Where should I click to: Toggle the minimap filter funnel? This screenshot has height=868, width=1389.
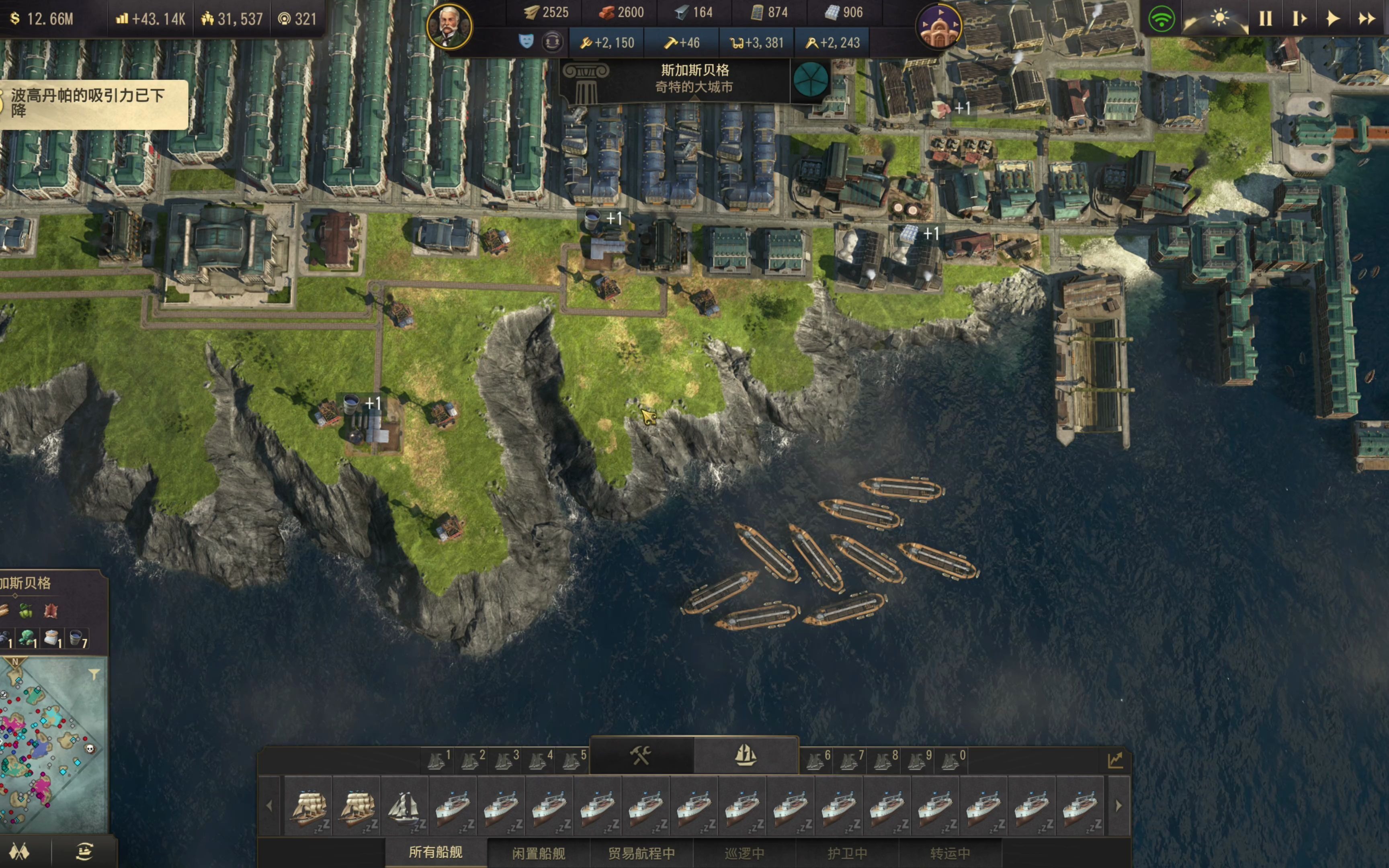[94, 674]
